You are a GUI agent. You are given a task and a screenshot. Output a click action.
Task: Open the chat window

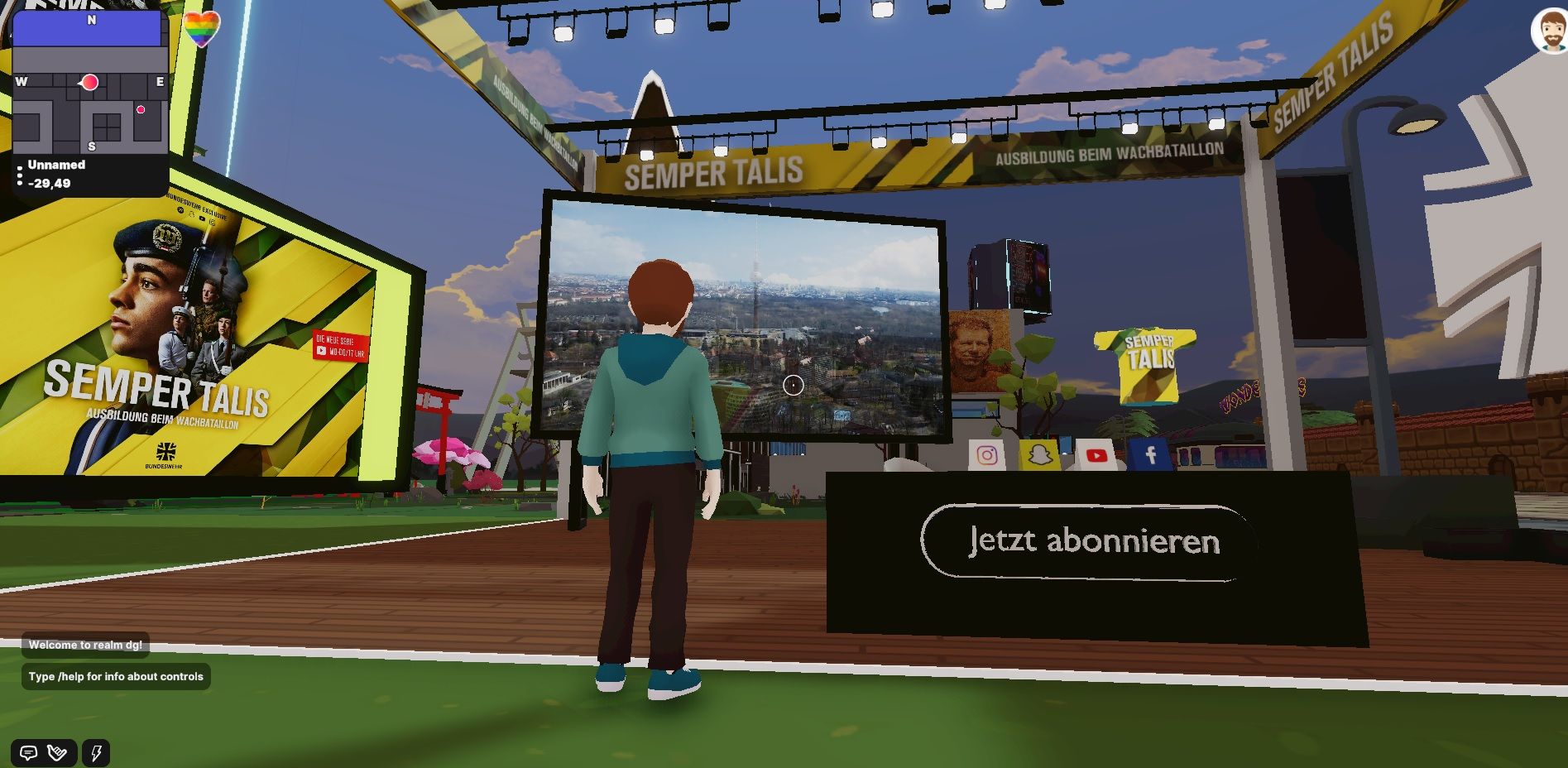click(28, 753)
